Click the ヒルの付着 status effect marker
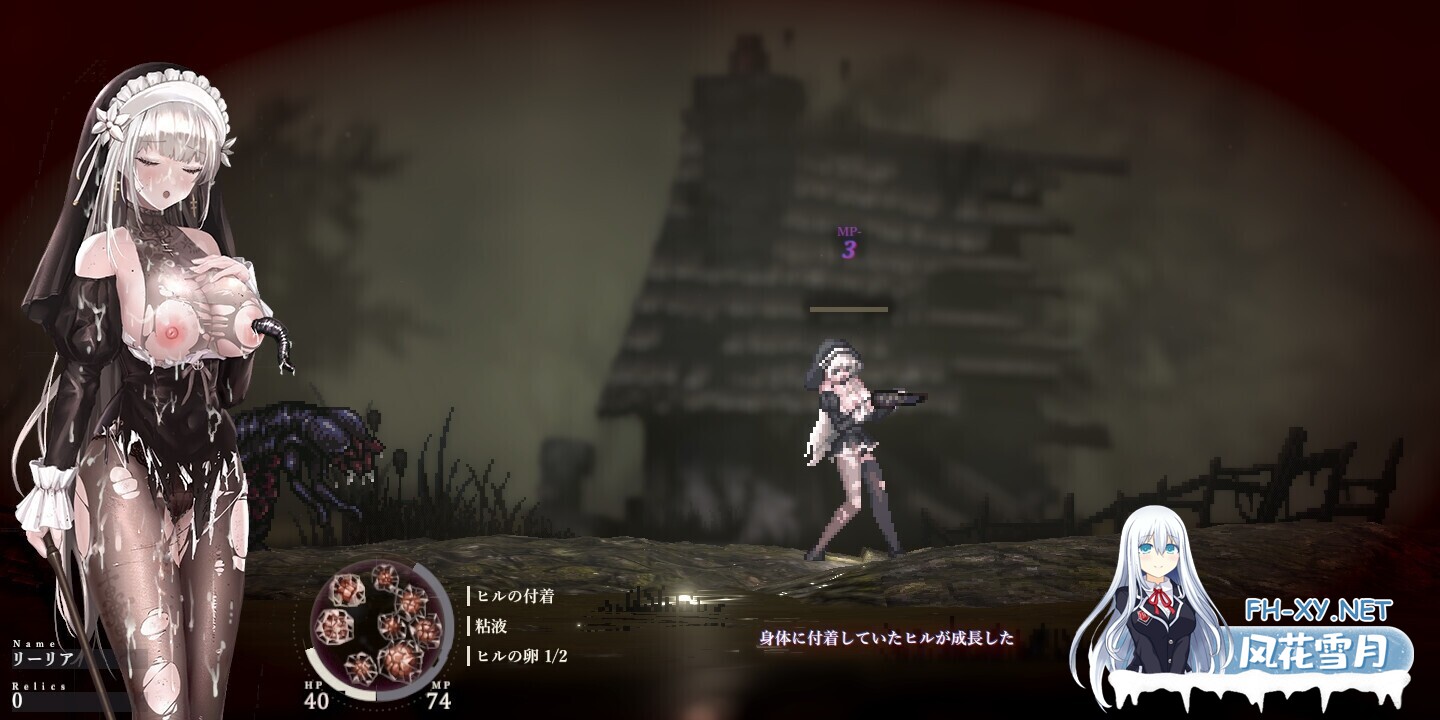The width and height of the screenshot is (1440, 720). point(512,595)
